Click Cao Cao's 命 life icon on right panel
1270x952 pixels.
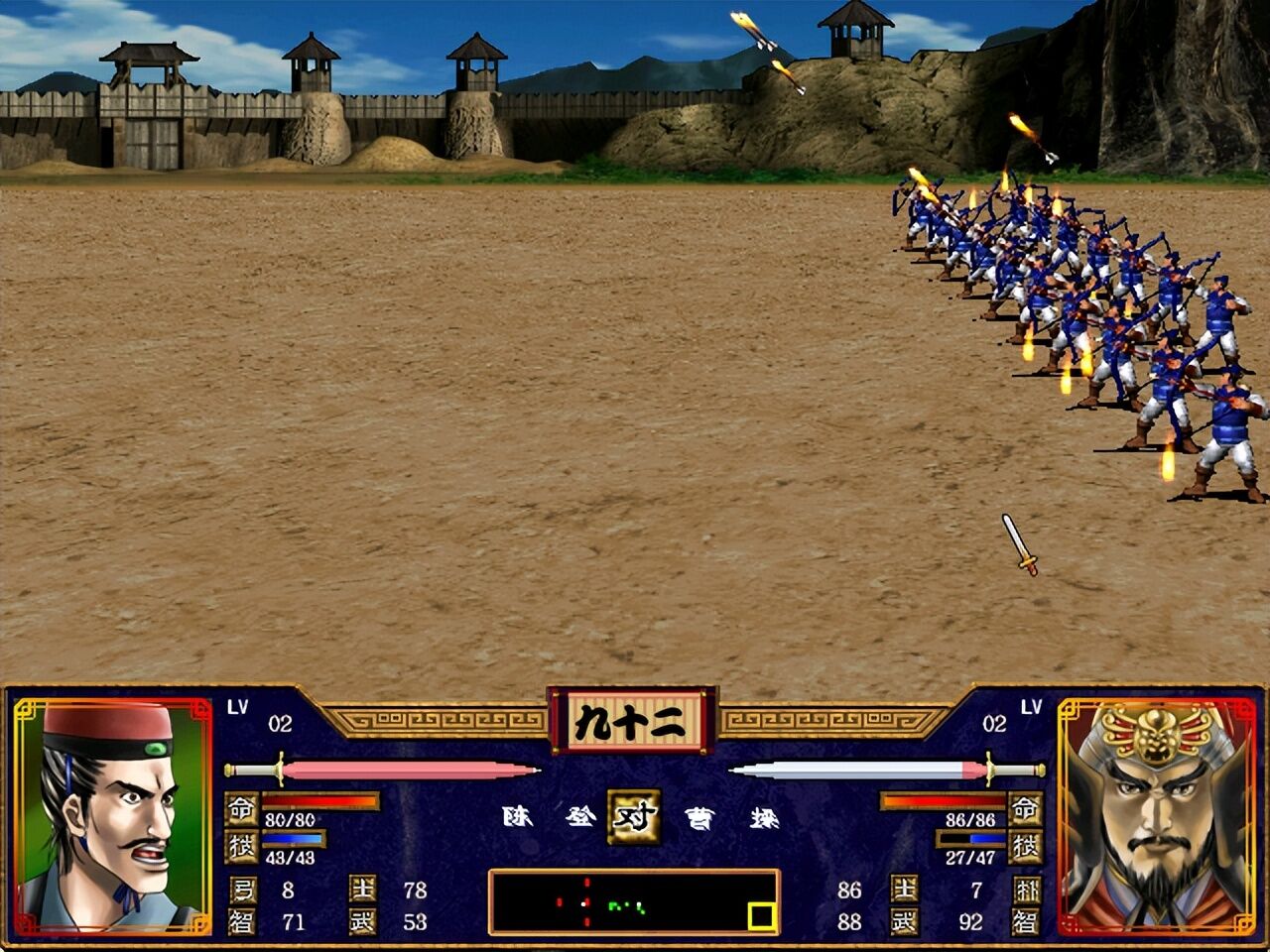tap(1025, 809)
